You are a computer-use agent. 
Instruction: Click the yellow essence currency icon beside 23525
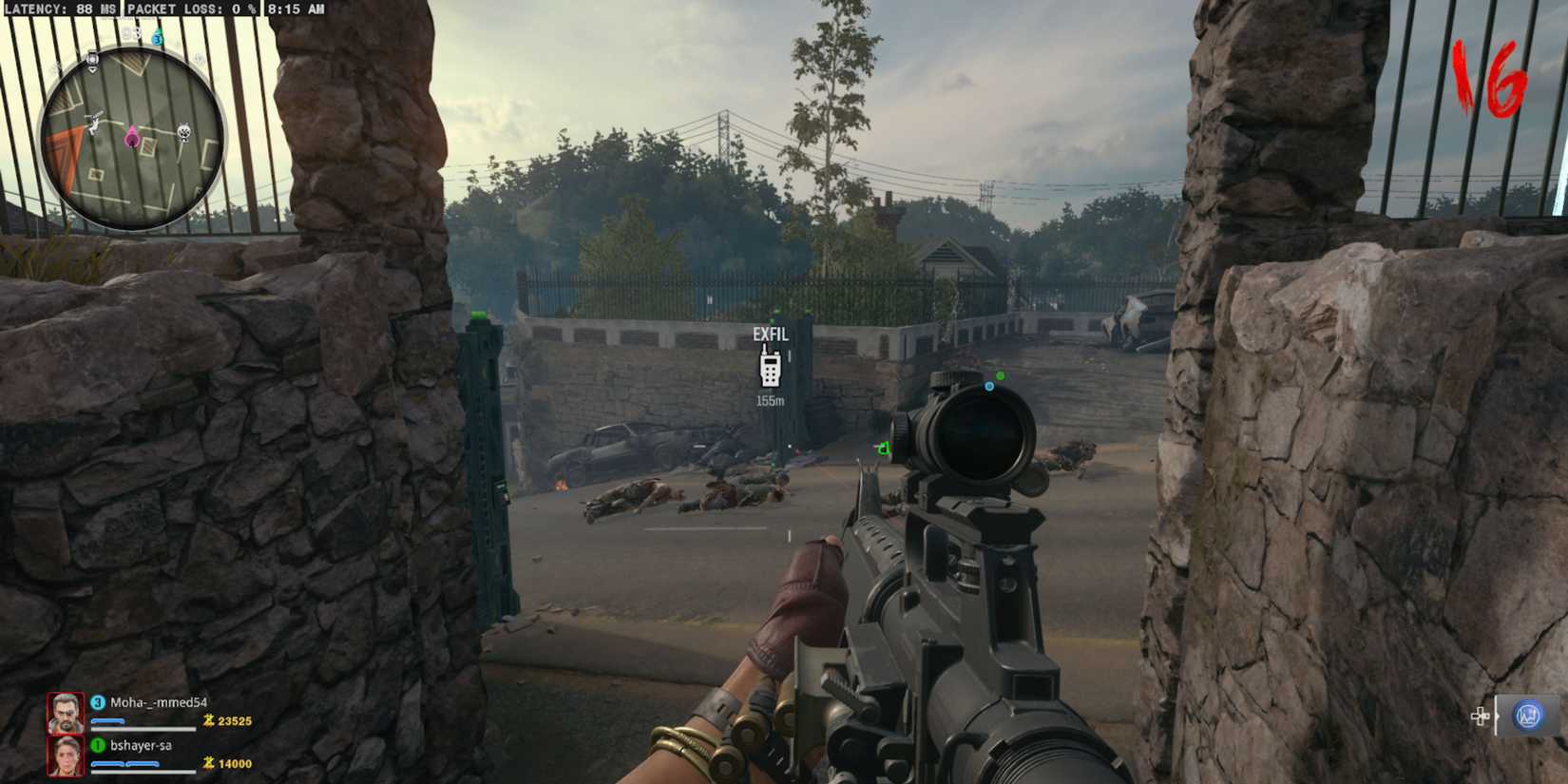pos(209,721)
